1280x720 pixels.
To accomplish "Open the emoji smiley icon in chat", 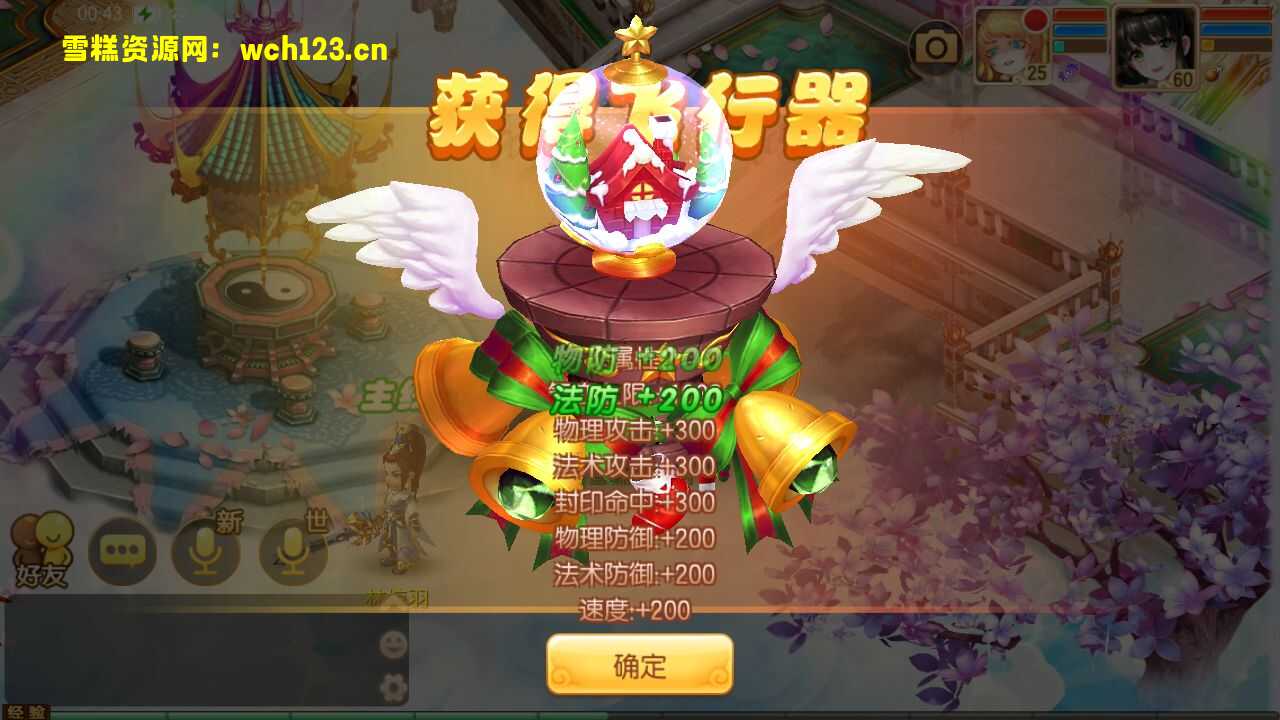I will click(x=390, y=645).
